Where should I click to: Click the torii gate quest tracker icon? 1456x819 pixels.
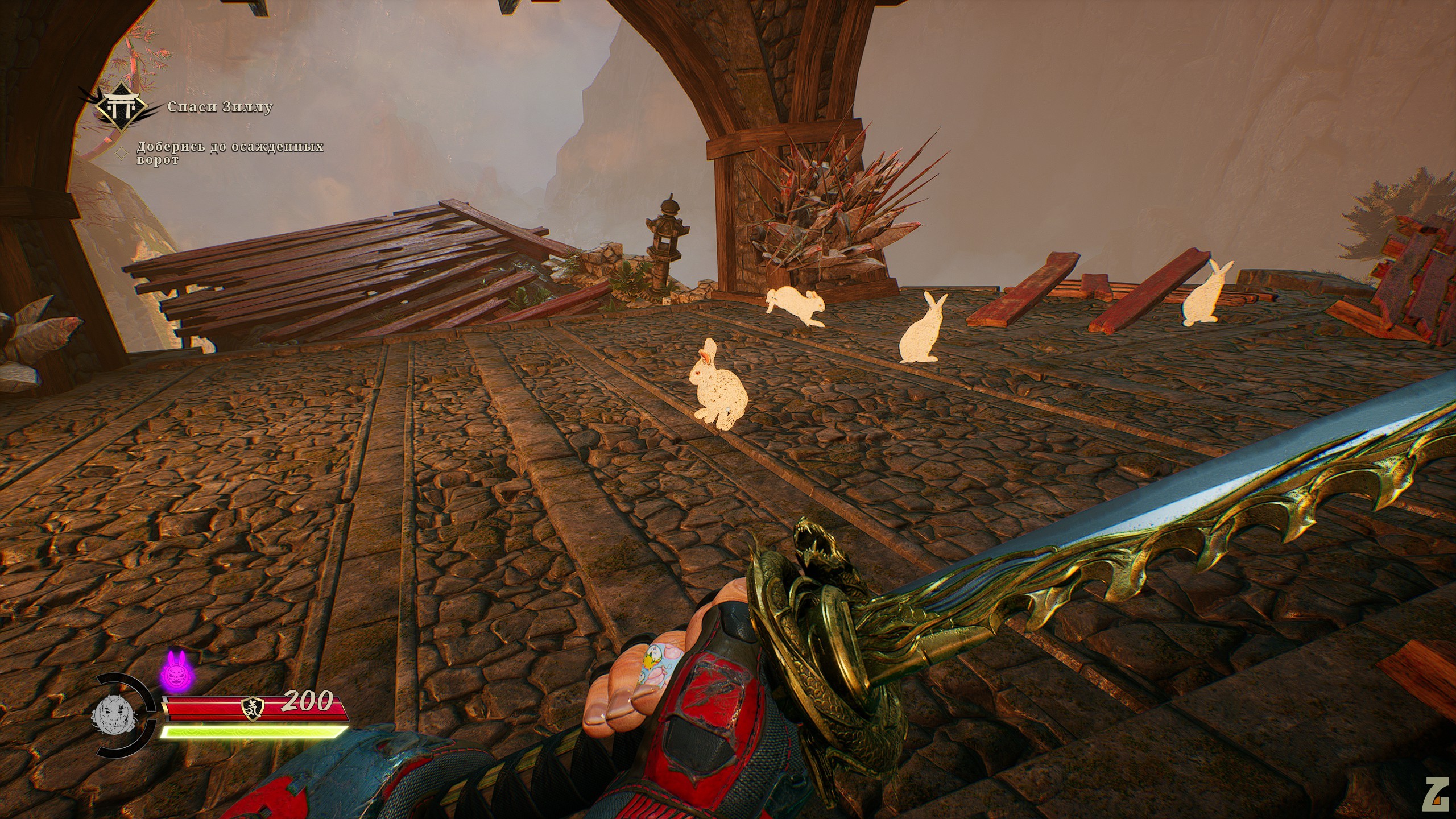point(122,109)
